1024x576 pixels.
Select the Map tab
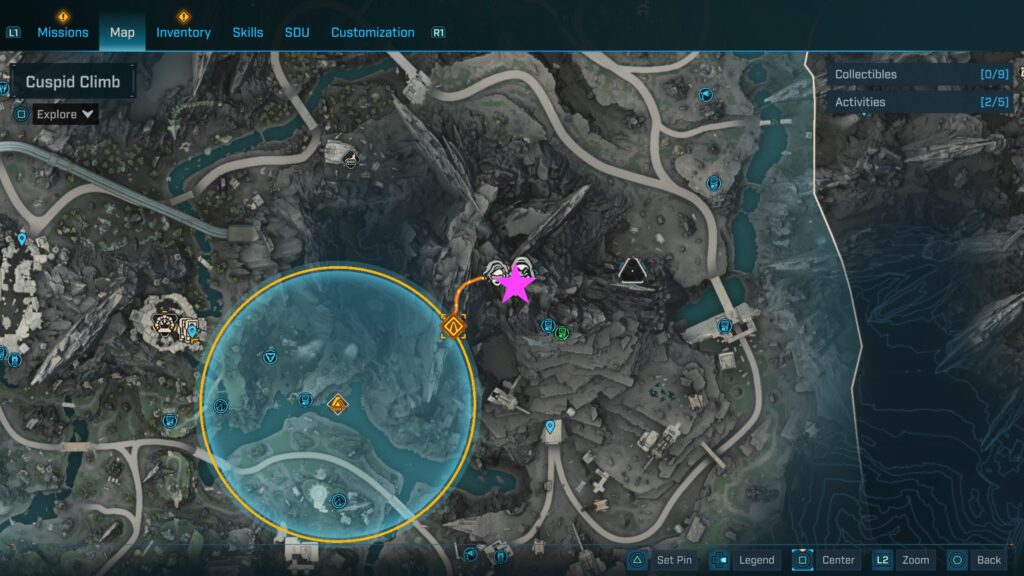point(122,32)
